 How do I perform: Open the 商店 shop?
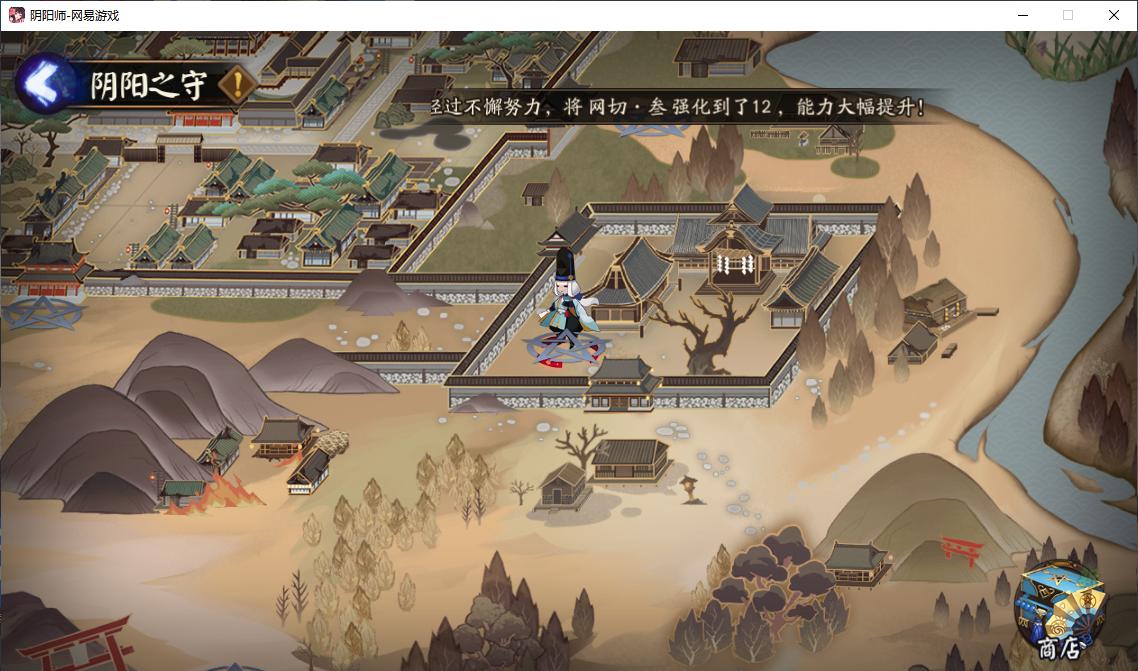coord(1060,612)
